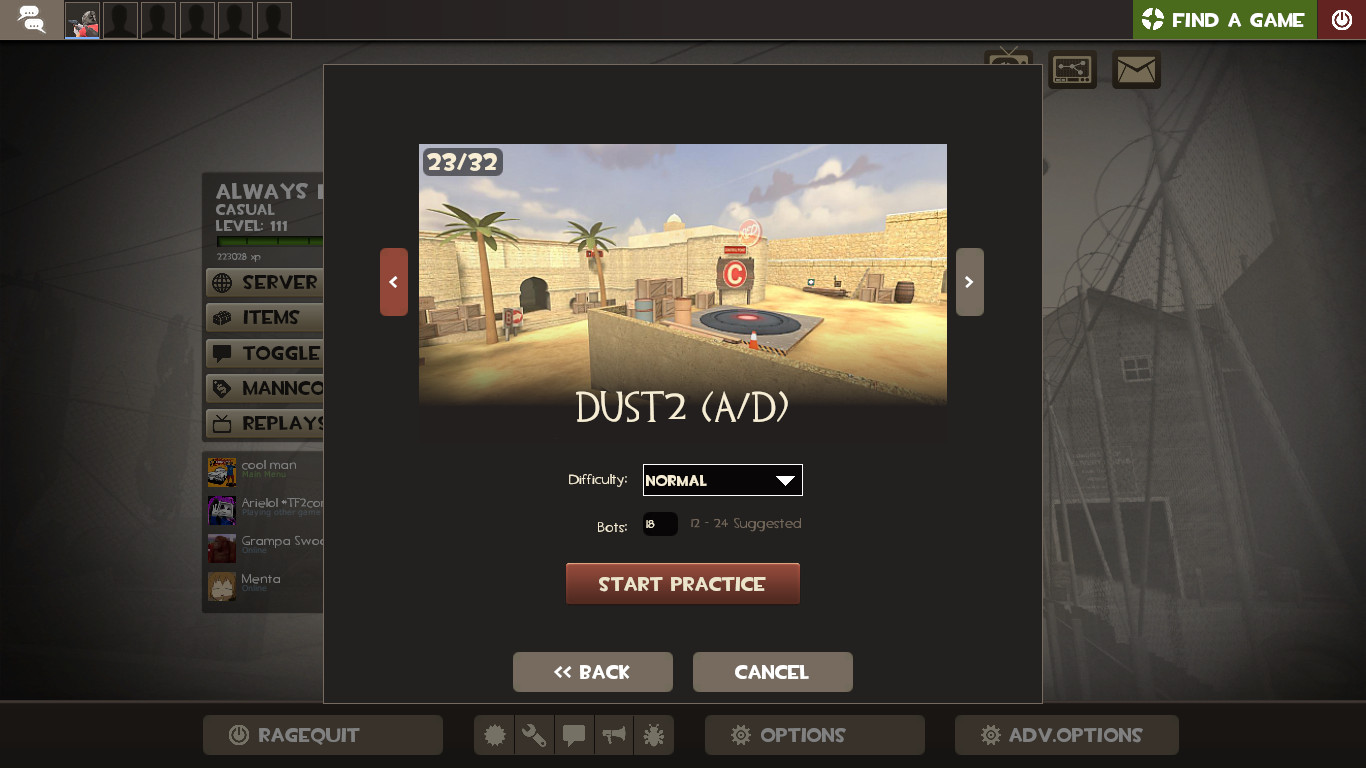1366x768 pixels.
Task: Open text chat via the speech bubble toolbar icon
Action: (574, 734)
